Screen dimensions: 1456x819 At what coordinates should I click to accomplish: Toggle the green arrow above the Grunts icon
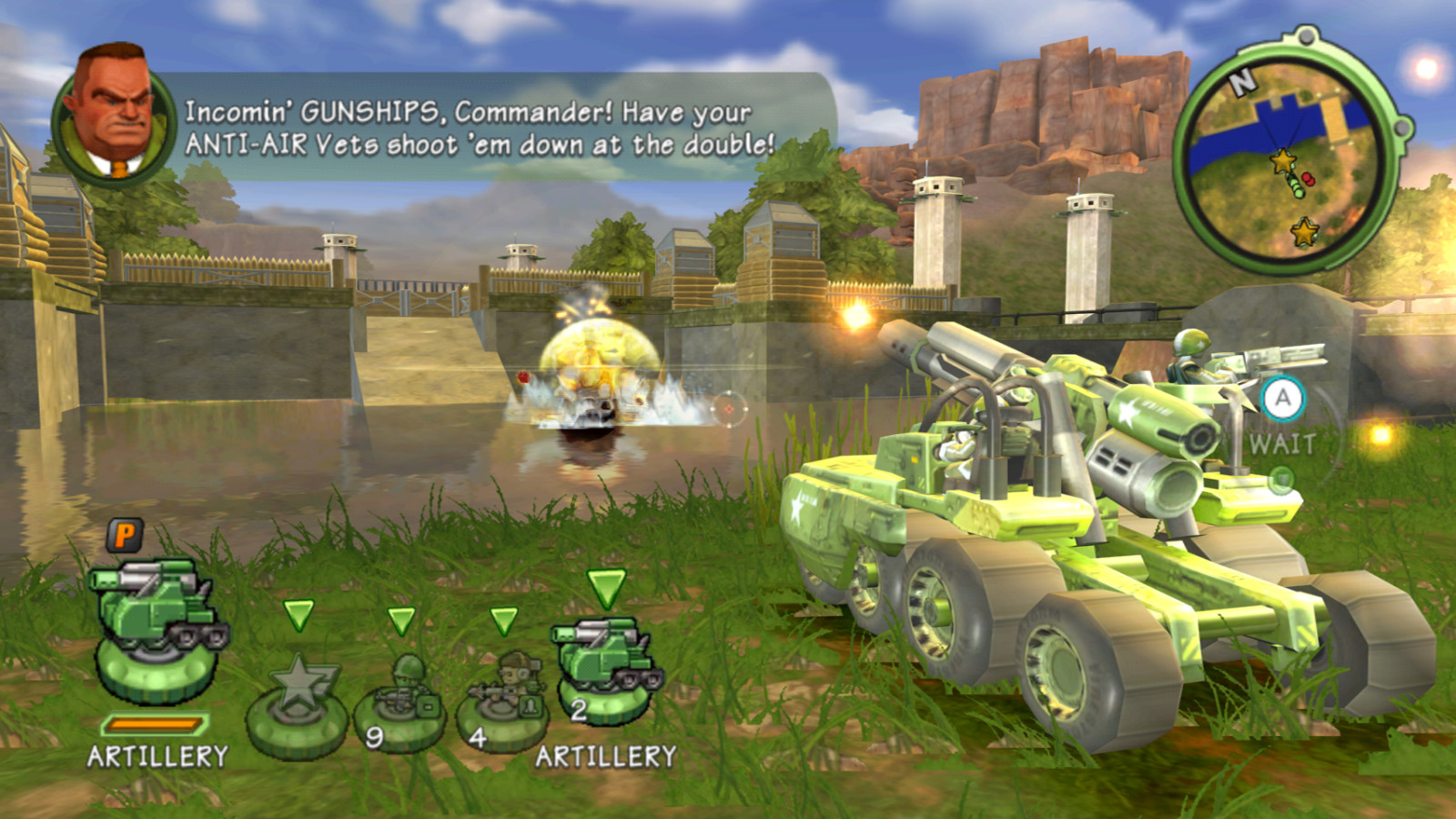tap(400, 622)
